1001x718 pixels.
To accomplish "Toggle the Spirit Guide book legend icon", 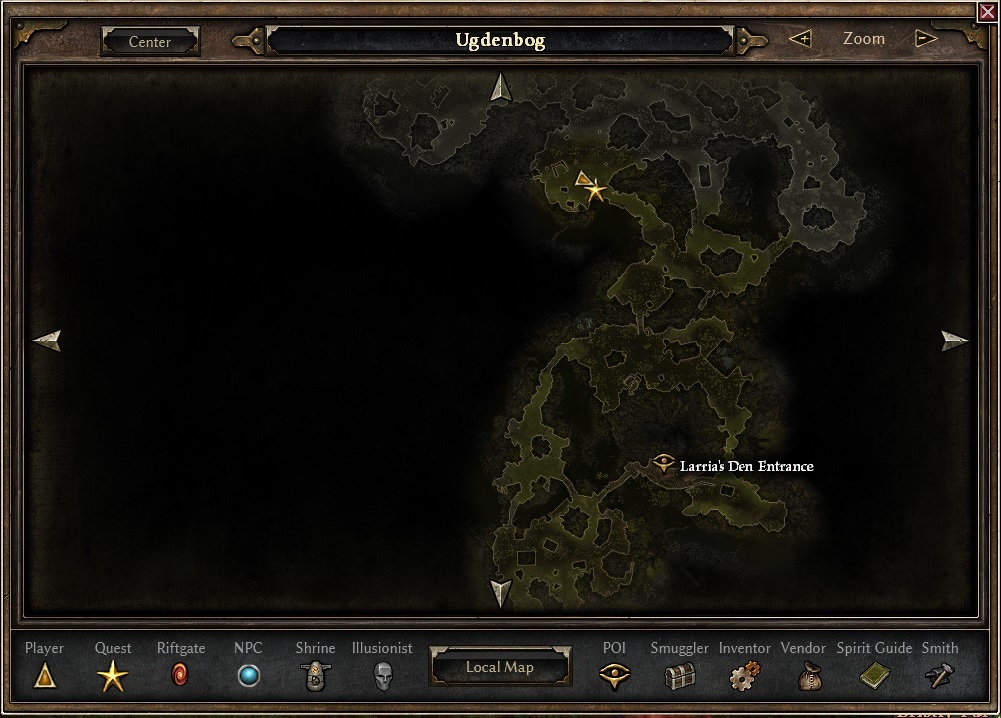I will point(874,676).
